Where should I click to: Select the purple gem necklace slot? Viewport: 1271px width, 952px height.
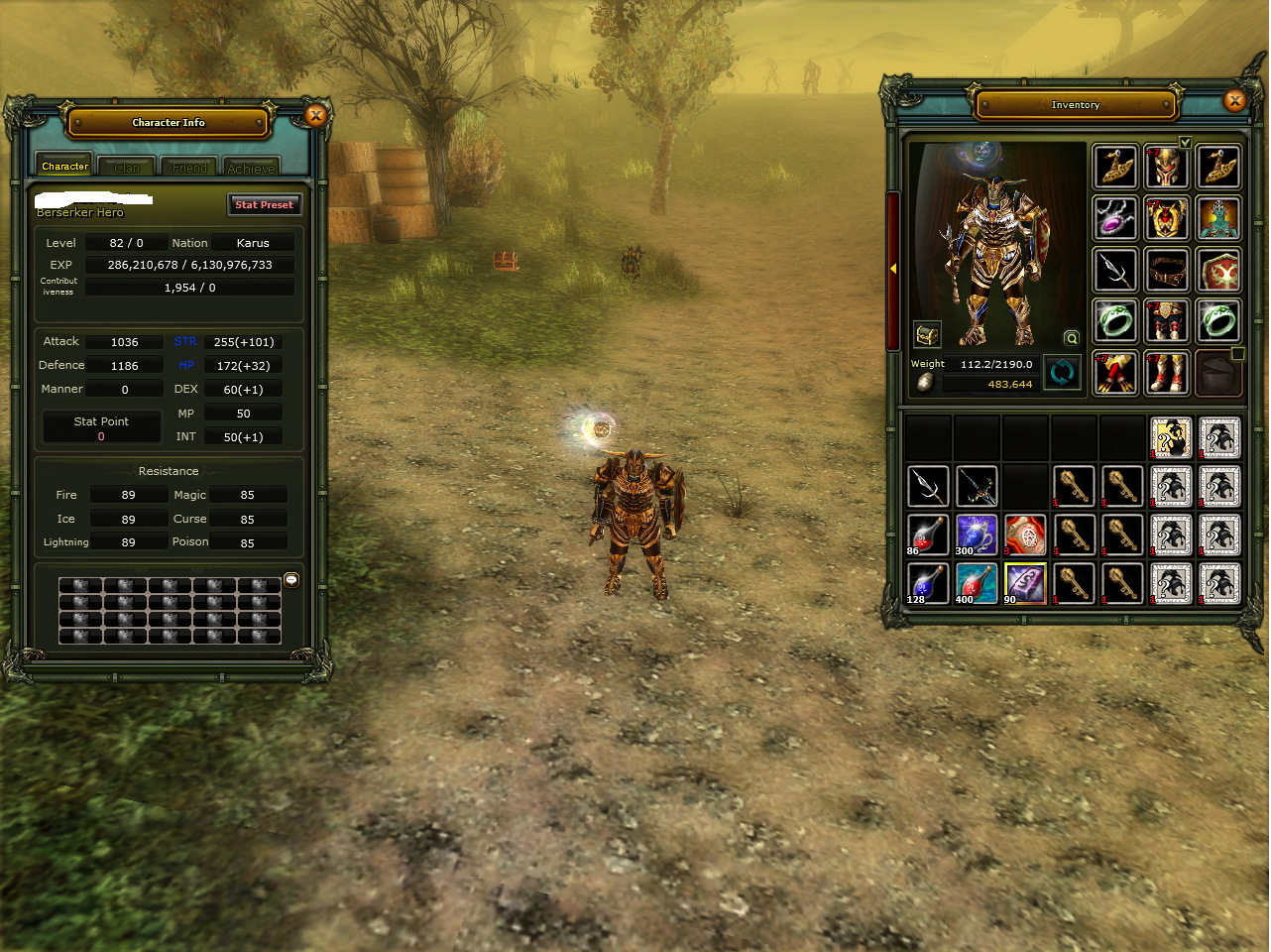[x=1115, y=218]
